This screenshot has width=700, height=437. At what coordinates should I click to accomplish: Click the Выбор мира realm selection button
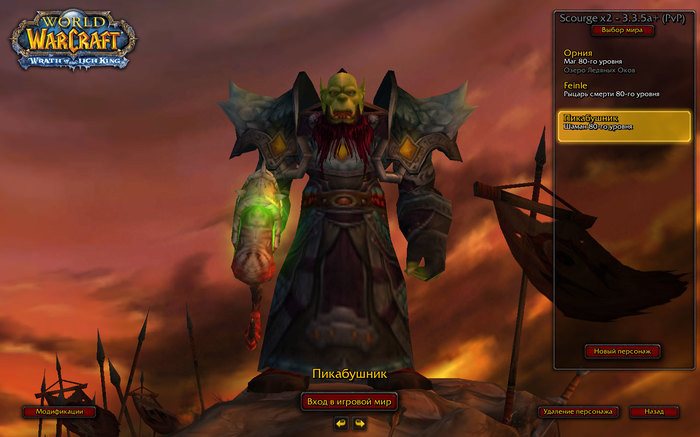621,30
